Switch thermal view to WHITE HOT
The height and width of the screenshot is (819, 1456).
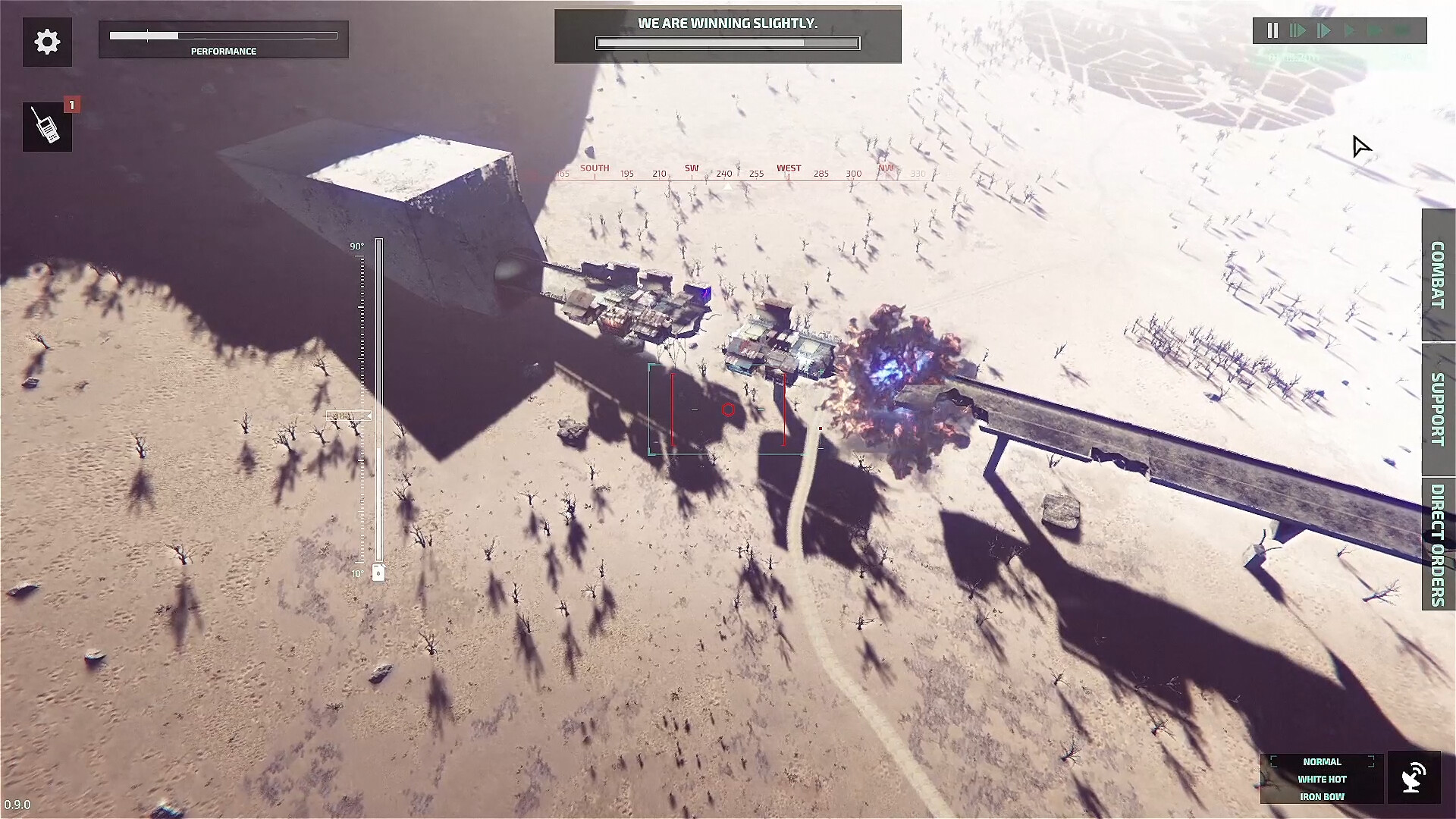click(x=1322, y=779)
